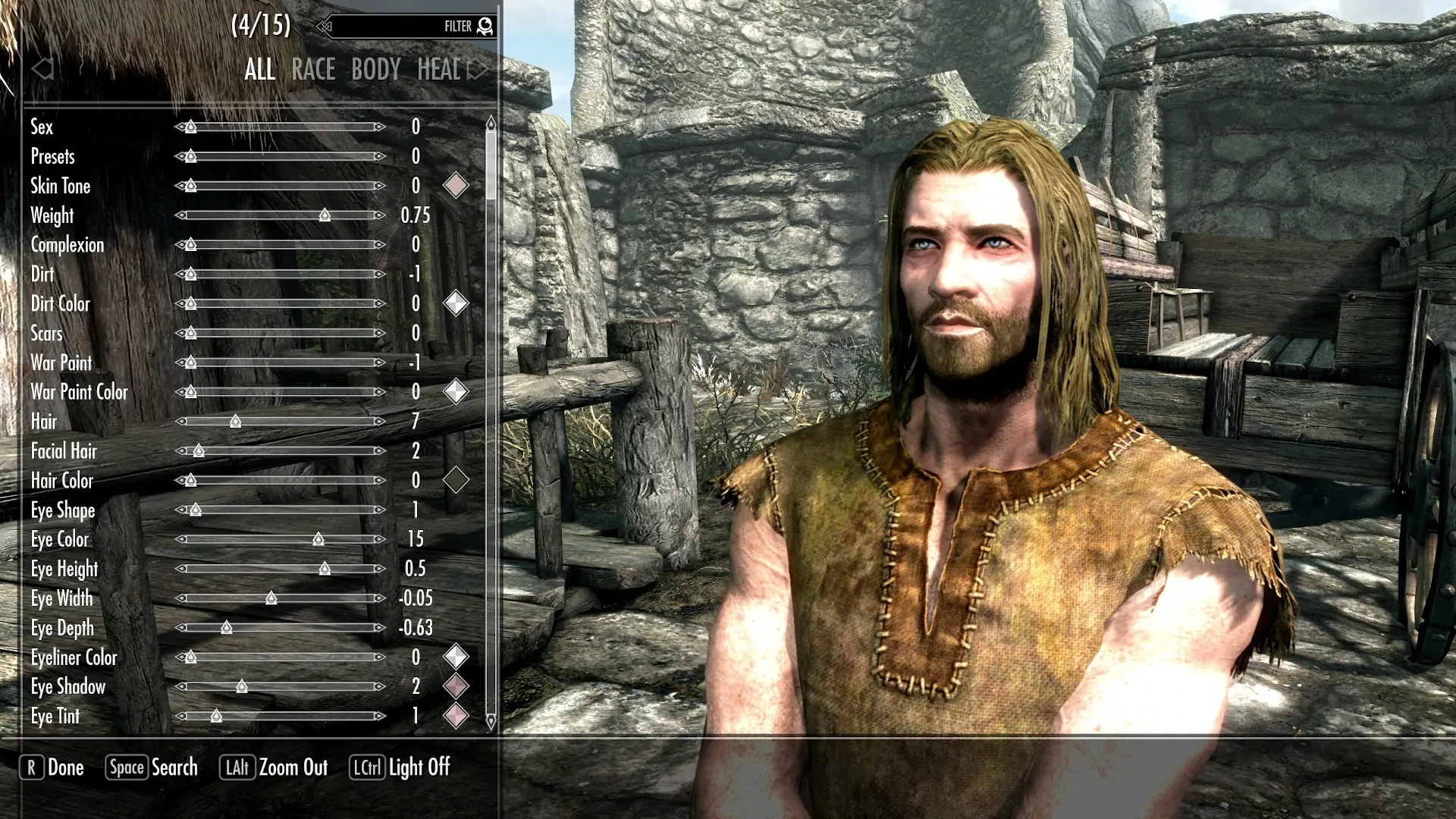Select the ALL category tab
1456x819 pixels.
(259, 70)
